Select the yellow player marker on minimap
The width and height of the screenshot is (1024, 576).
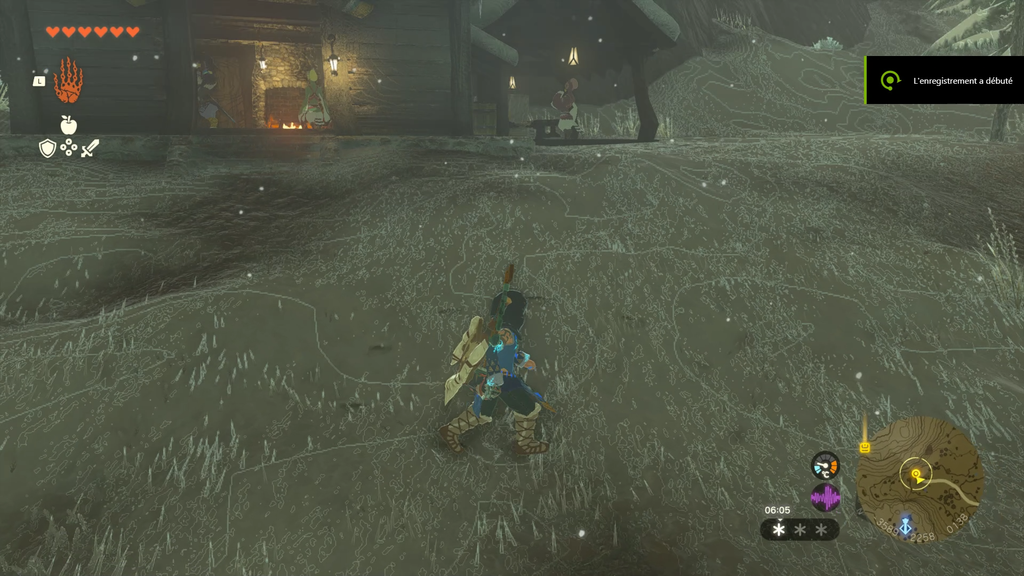(x=914, y=474)
